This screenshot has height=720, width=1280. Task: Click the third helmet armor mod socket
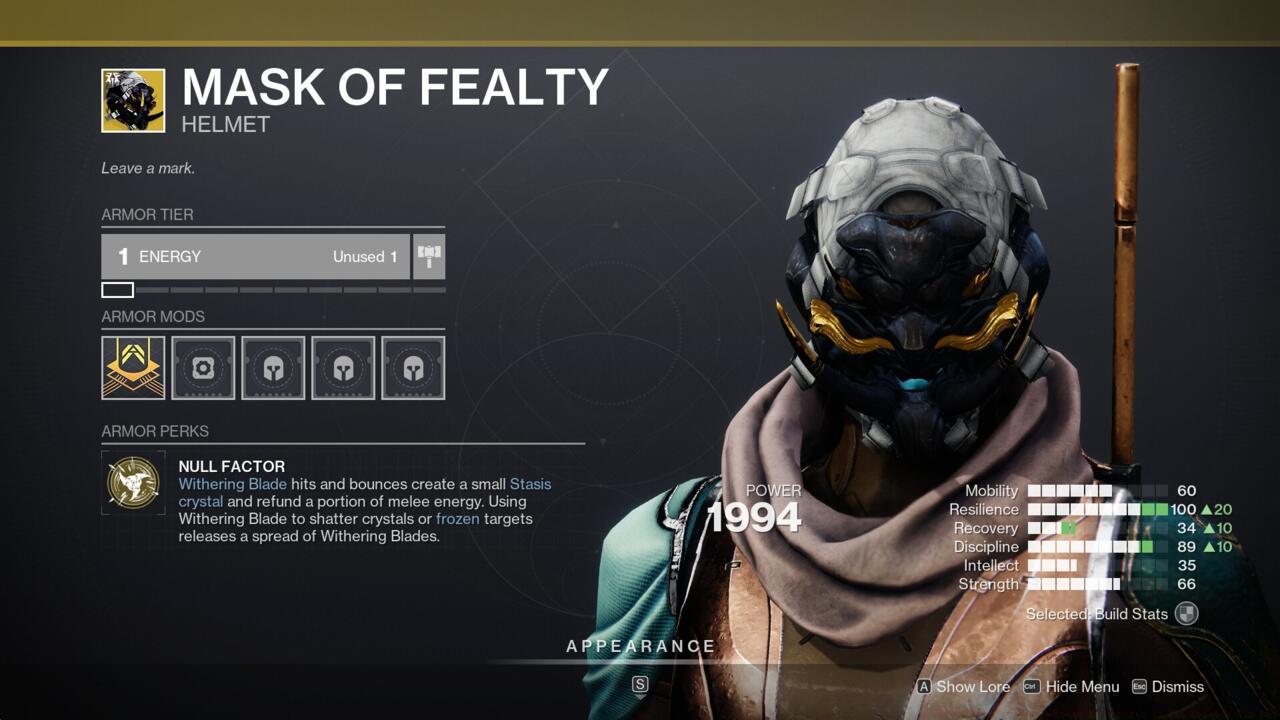pyautogui.click(x=343, y=367)
